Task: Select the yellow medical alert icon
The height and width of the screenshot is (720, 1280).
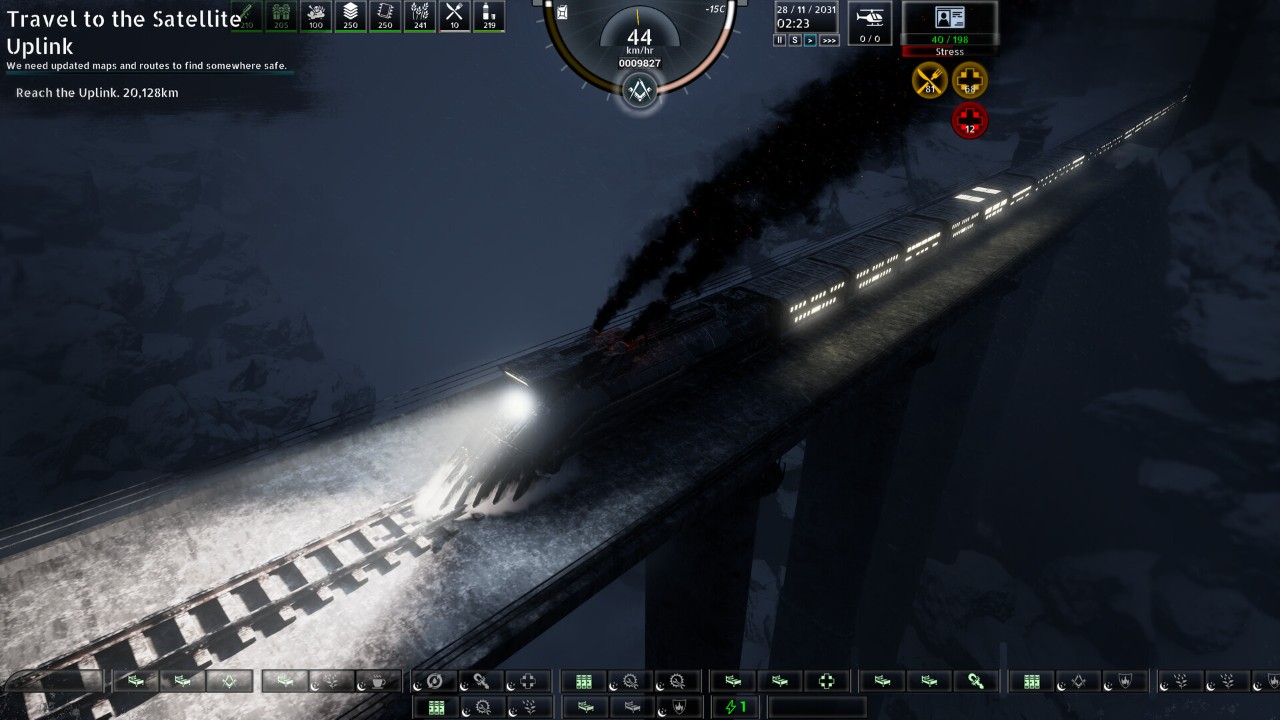Action: point(969,80)
